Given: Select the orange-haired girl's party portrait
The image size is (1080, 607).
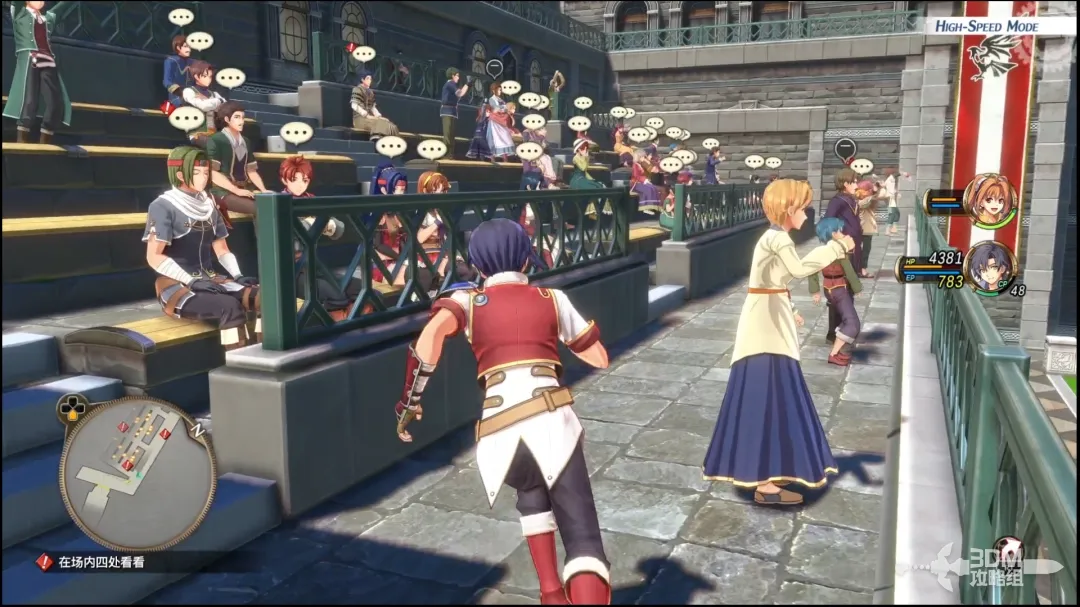Looking at the screenshot, I should [x=990, y=200].
